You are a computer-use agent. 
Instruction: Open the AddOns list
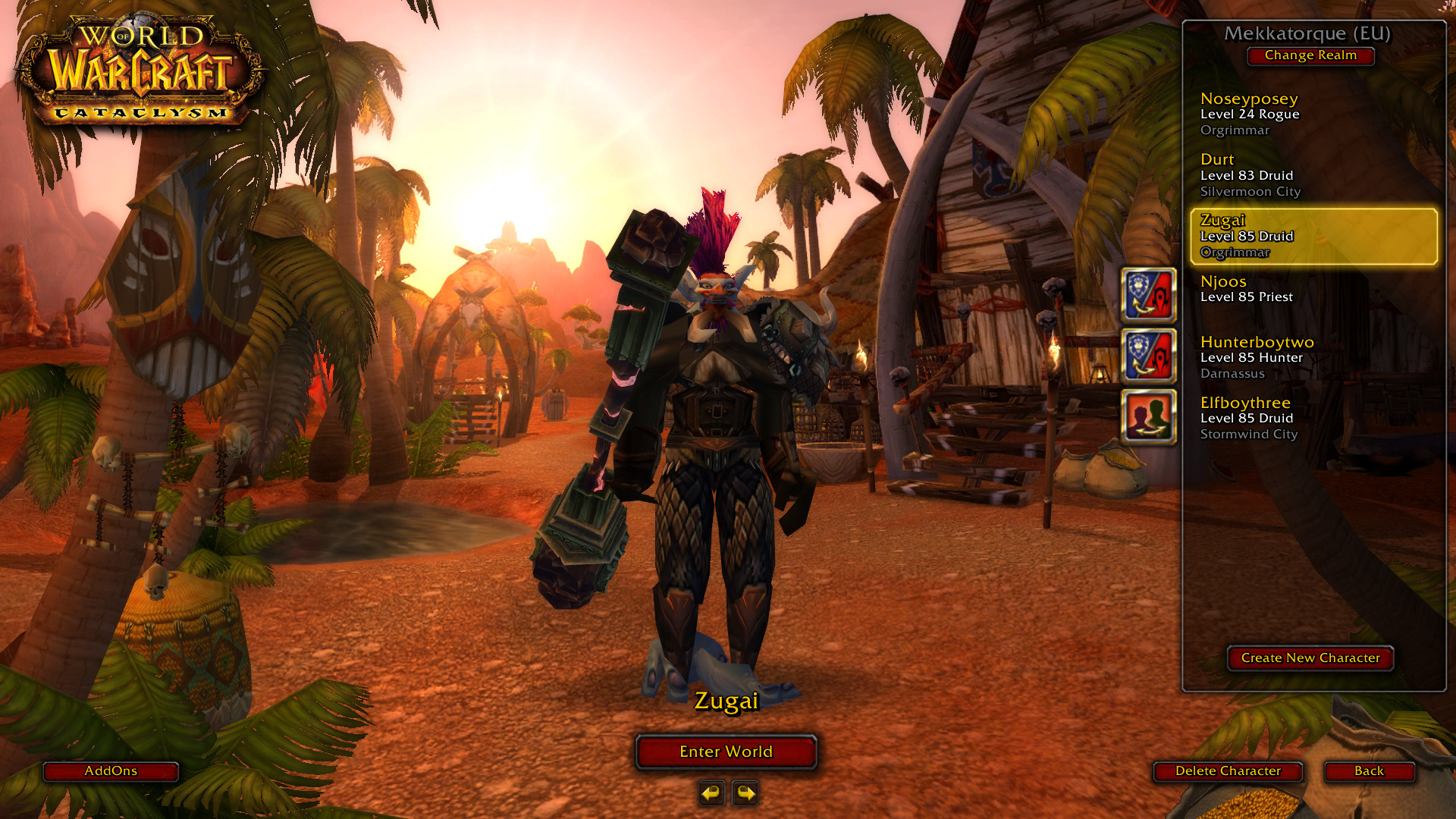click(x=111, y=771)
